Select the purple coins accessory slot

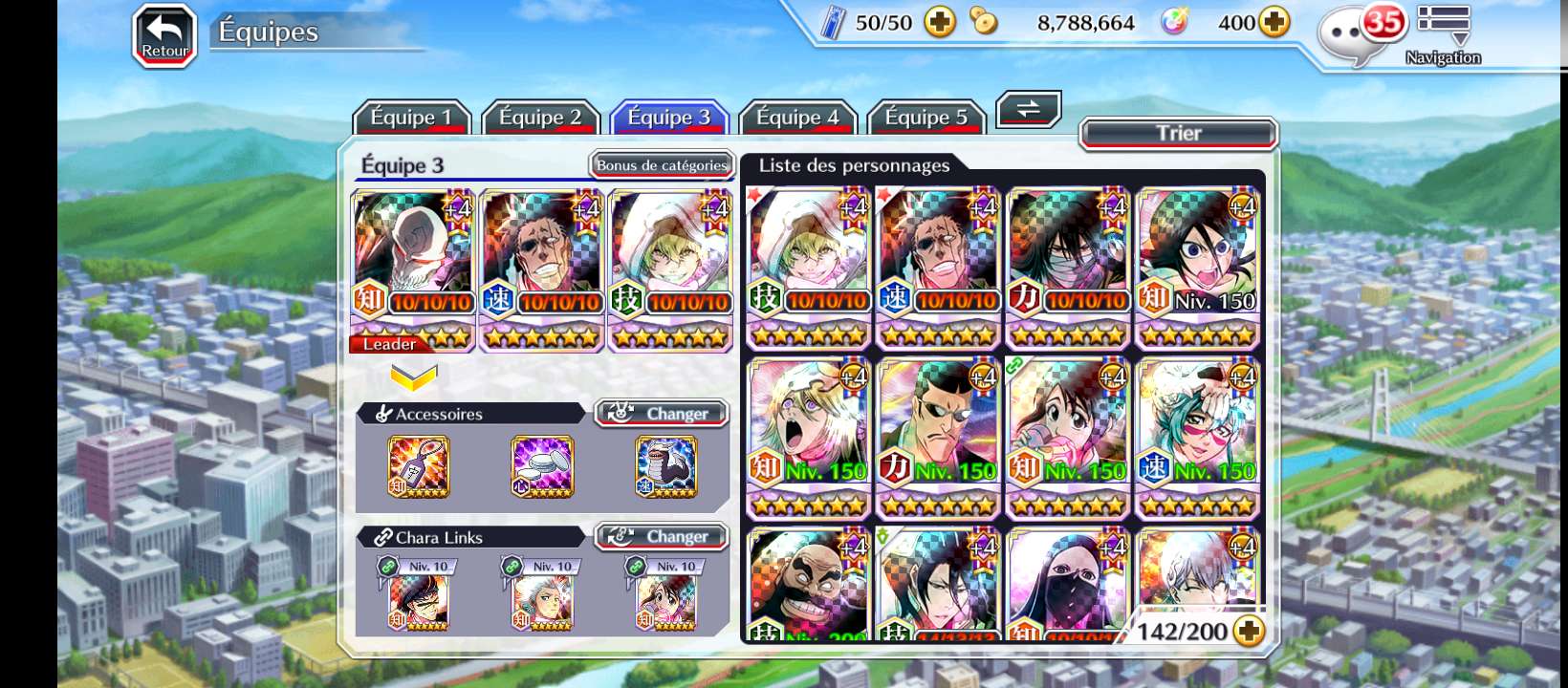click(x=542, y=466)
